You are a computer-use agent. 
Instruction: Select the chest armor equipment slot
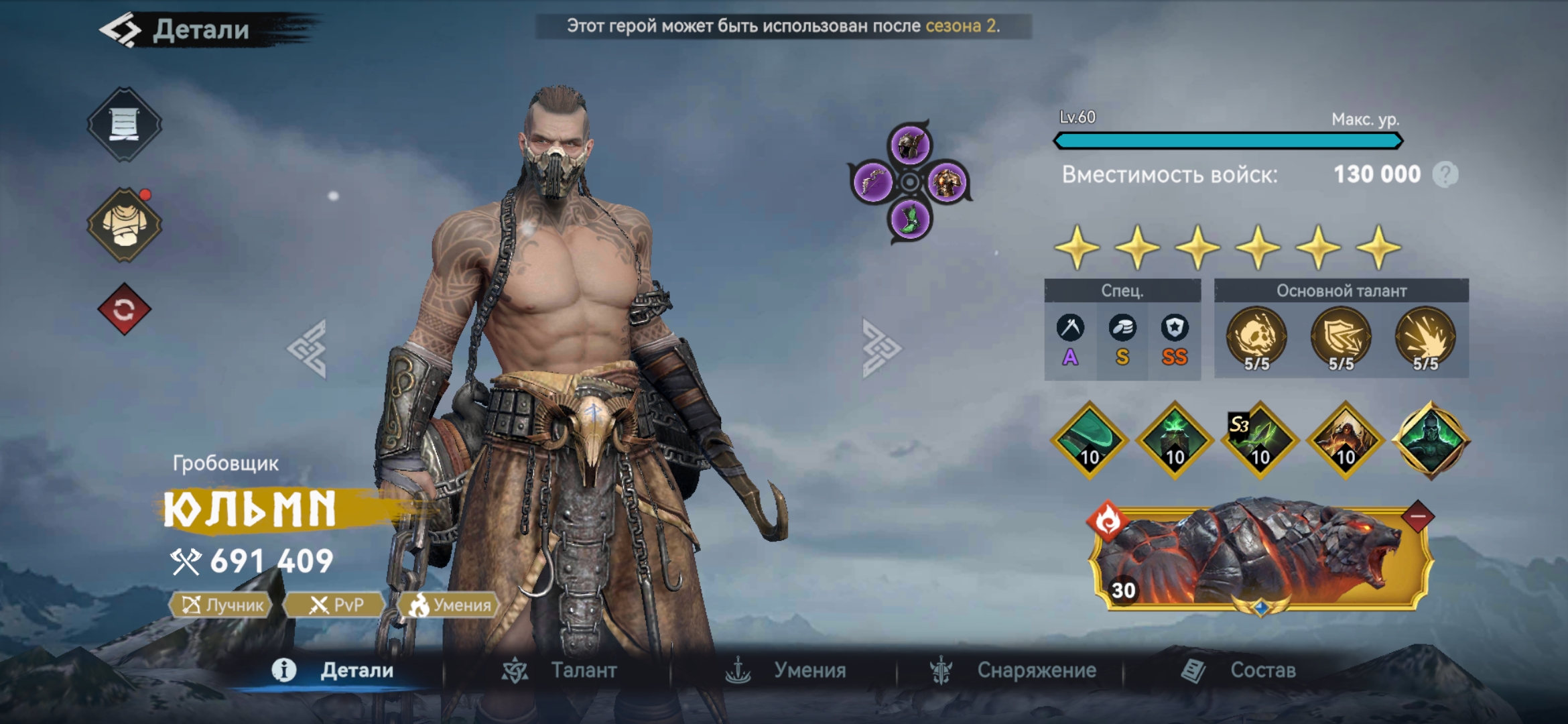coord(948,182)
